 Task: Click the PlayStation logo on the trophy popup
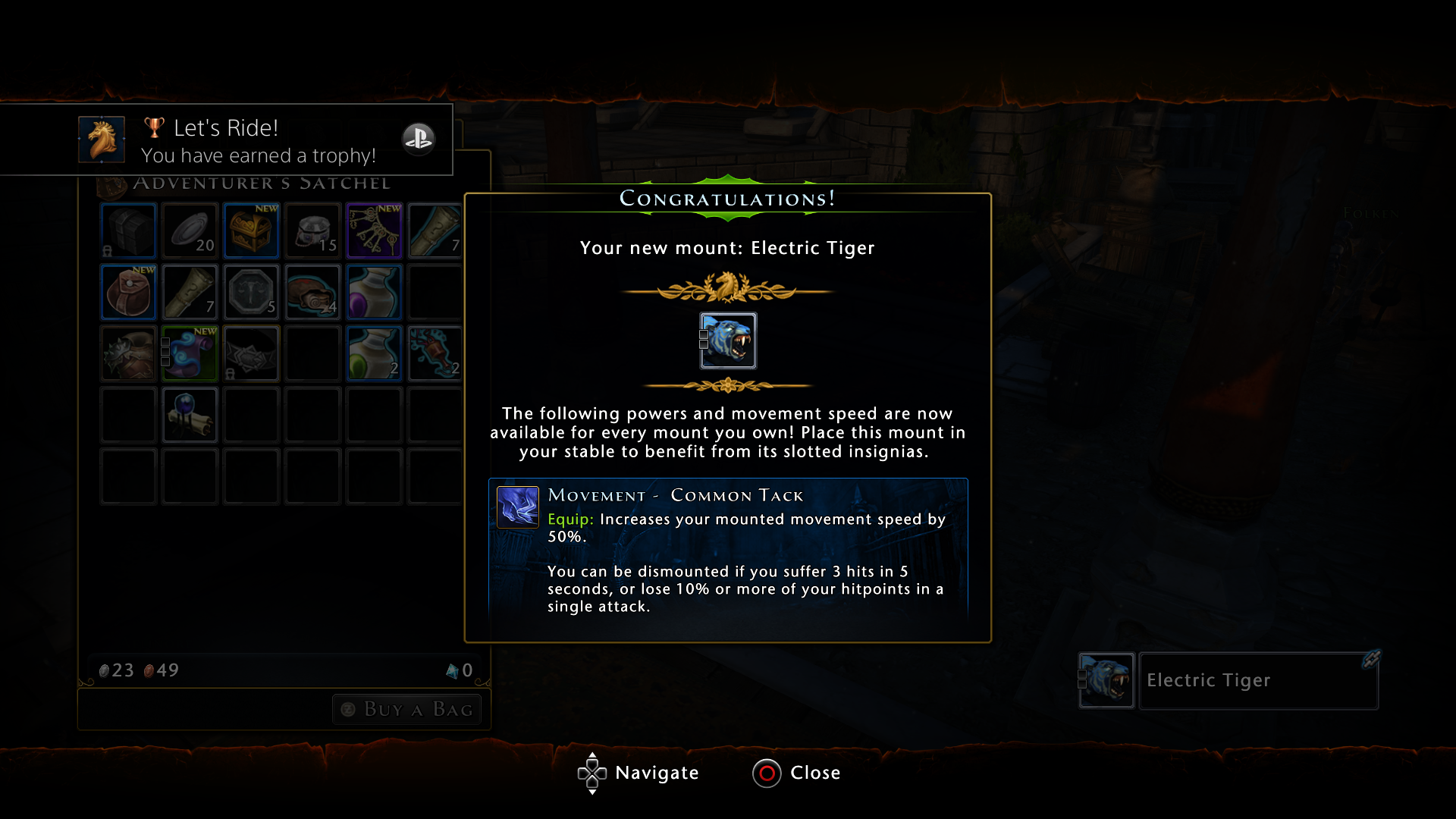tap(419, 140)
